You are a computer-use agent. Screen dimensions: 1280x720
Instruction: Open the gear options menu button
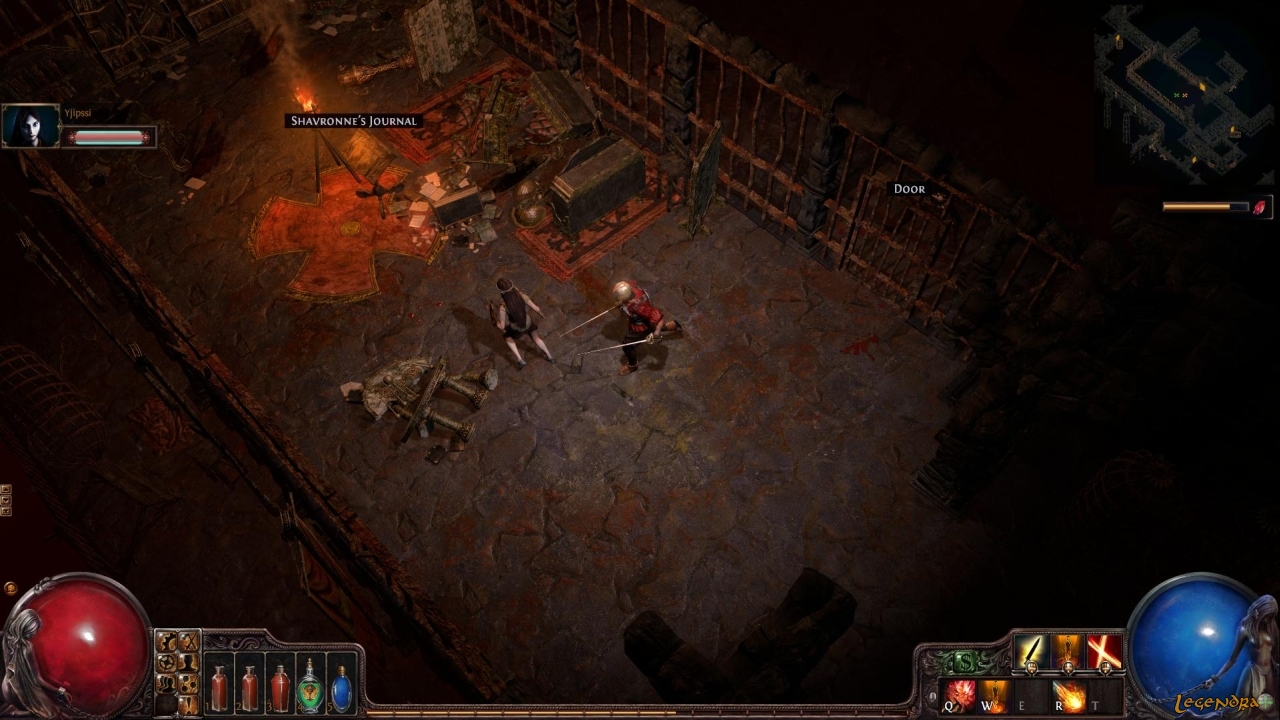pos(167,642)
